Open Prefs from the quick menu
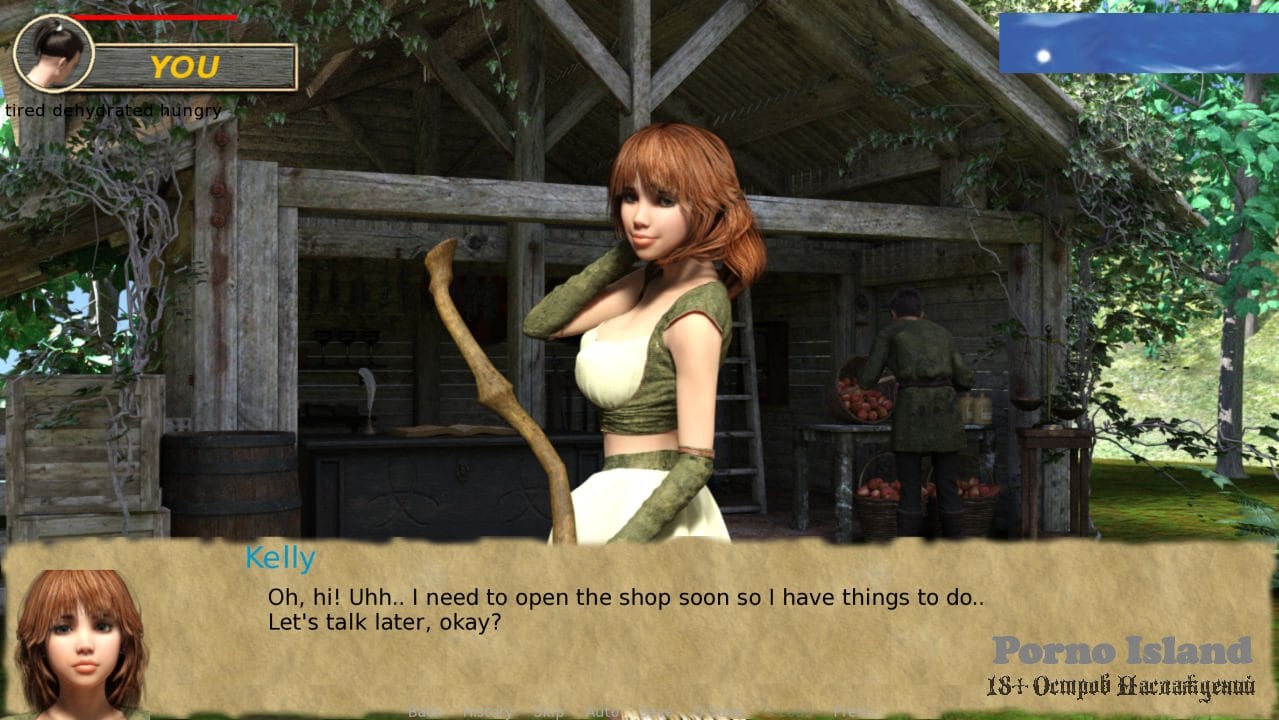This screenshot has height=720, width=1279. tap(853, 712)
